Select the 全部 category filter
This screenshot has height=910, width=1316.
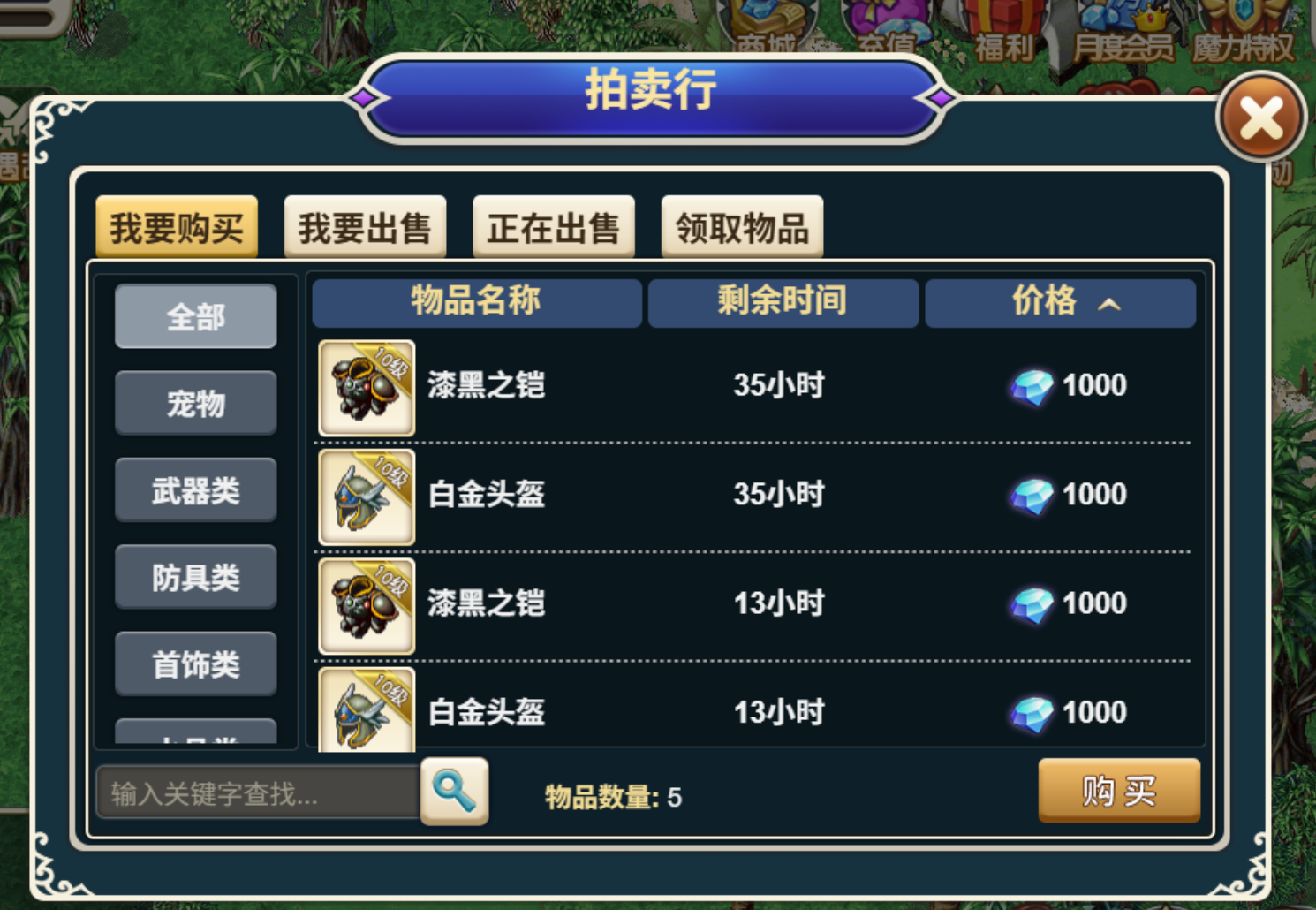coord(195,315)
